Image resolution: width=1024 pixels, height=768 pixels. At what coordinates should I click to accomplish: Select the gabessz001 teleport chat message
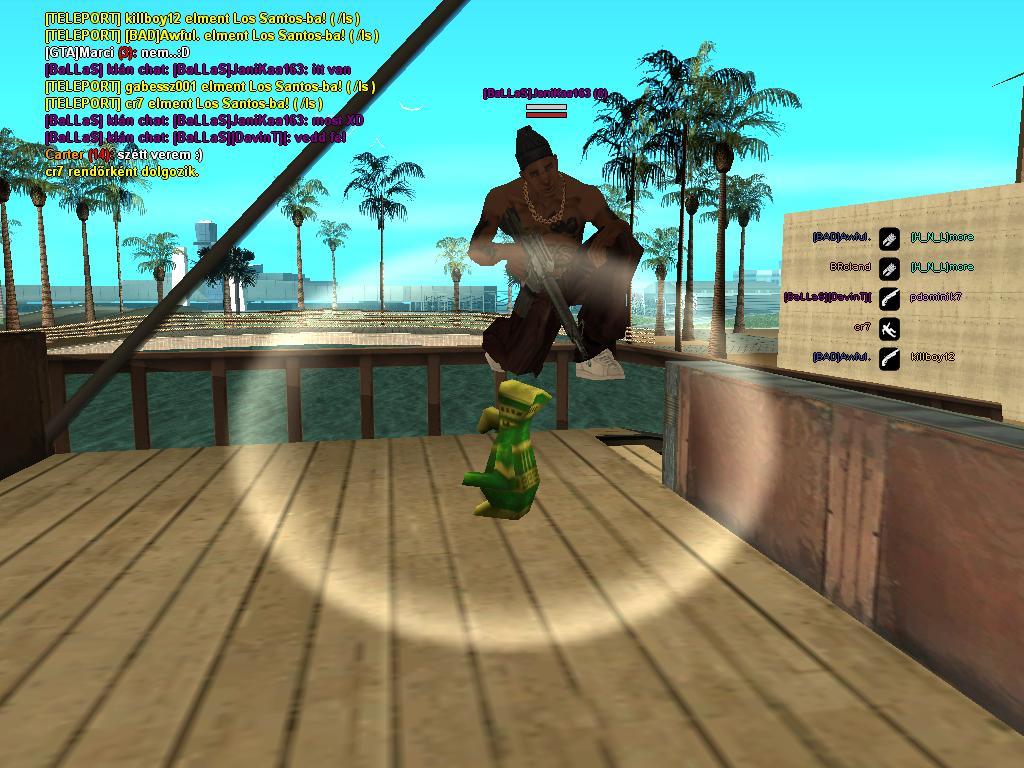click(x=210, y=87)
